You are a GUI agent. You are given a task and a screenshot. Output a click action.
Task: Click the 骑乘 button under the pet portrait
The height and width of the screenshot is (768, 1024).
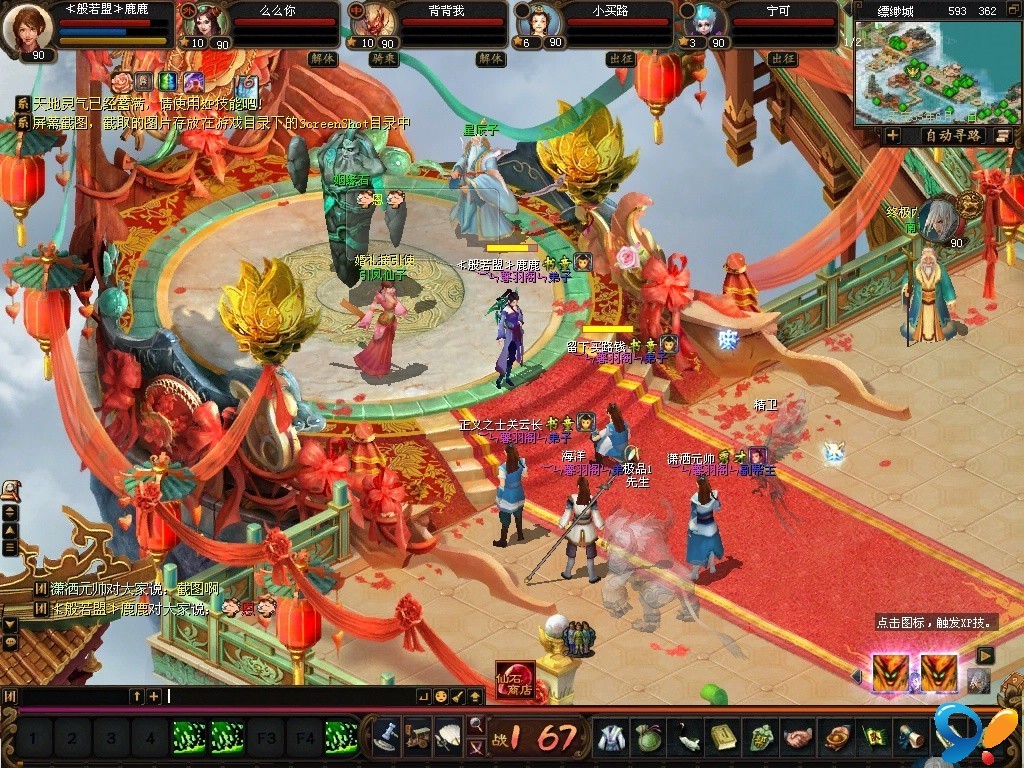384,59
